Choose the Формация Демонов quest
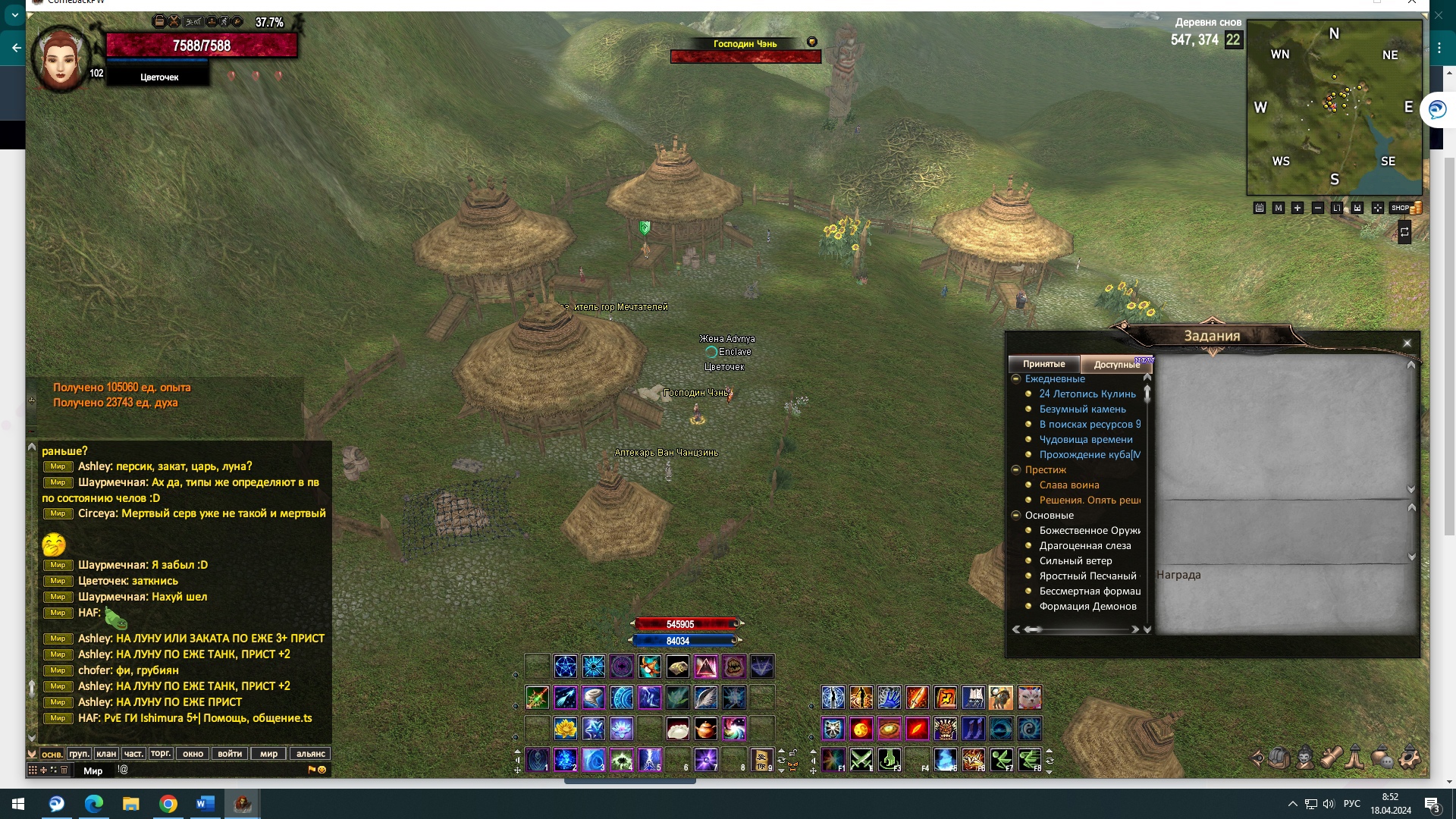Viewport: 1456px width, 819px height. (1087, 607)
